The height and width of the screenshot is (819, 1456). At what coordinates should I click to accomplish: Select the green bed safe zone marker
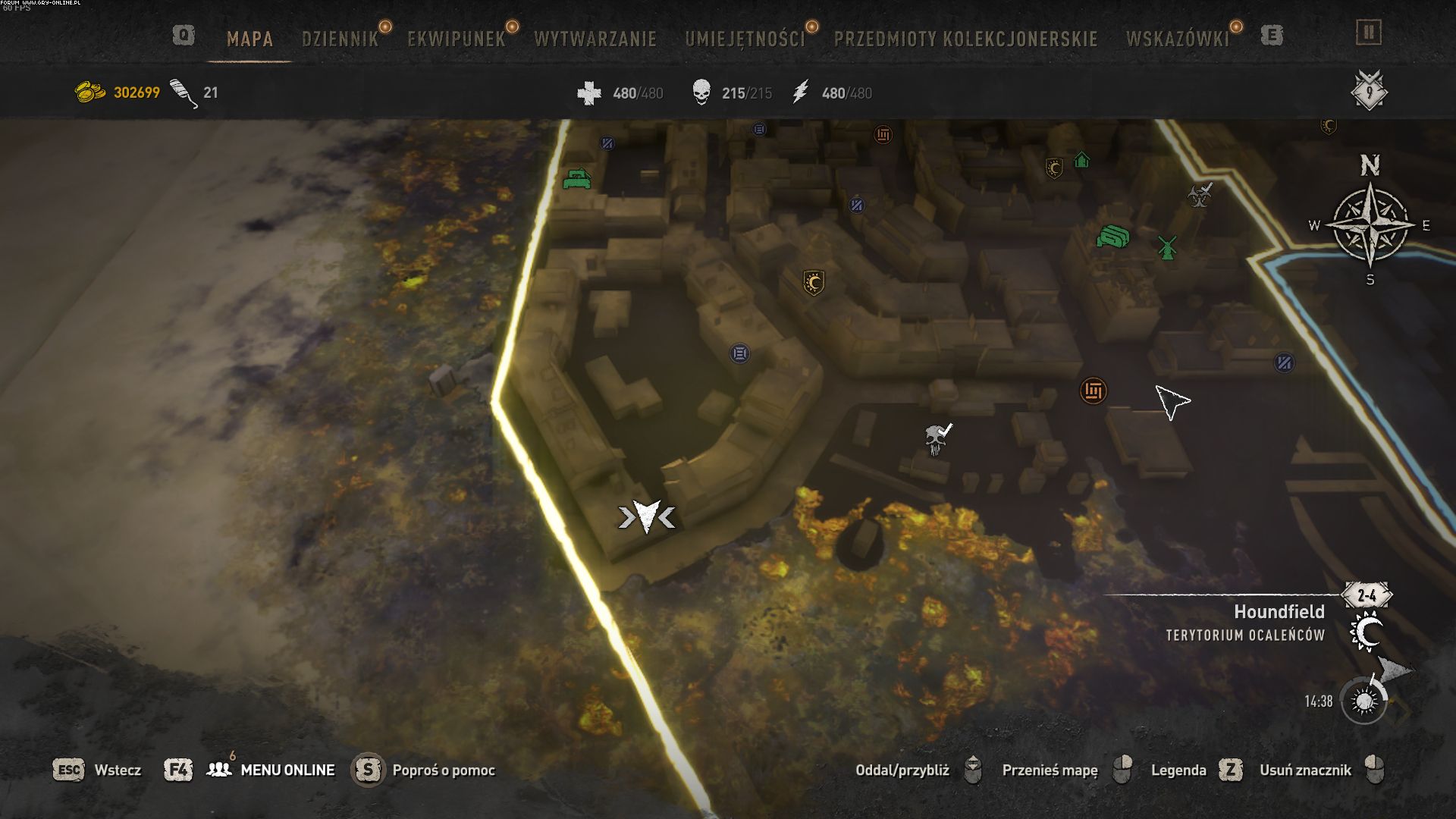tap(578, 179)
